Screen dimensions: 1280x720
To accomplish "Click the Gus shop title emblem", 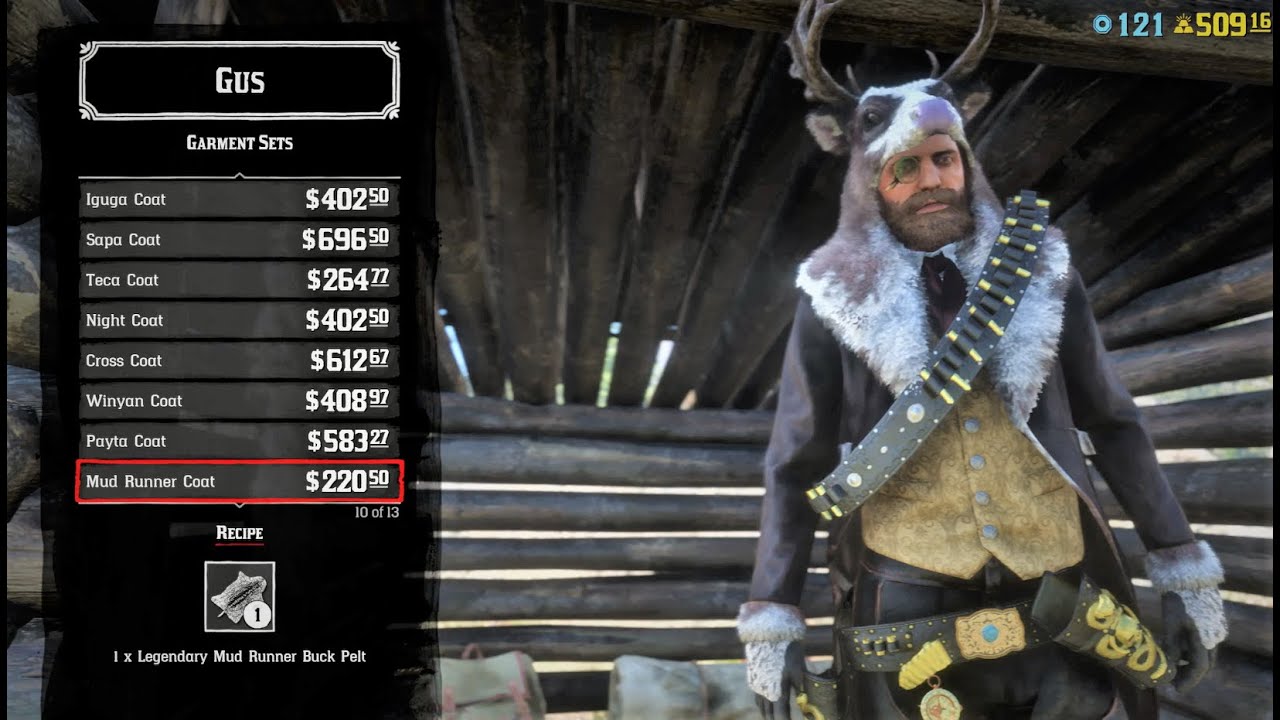I will [x=239, y=80].
